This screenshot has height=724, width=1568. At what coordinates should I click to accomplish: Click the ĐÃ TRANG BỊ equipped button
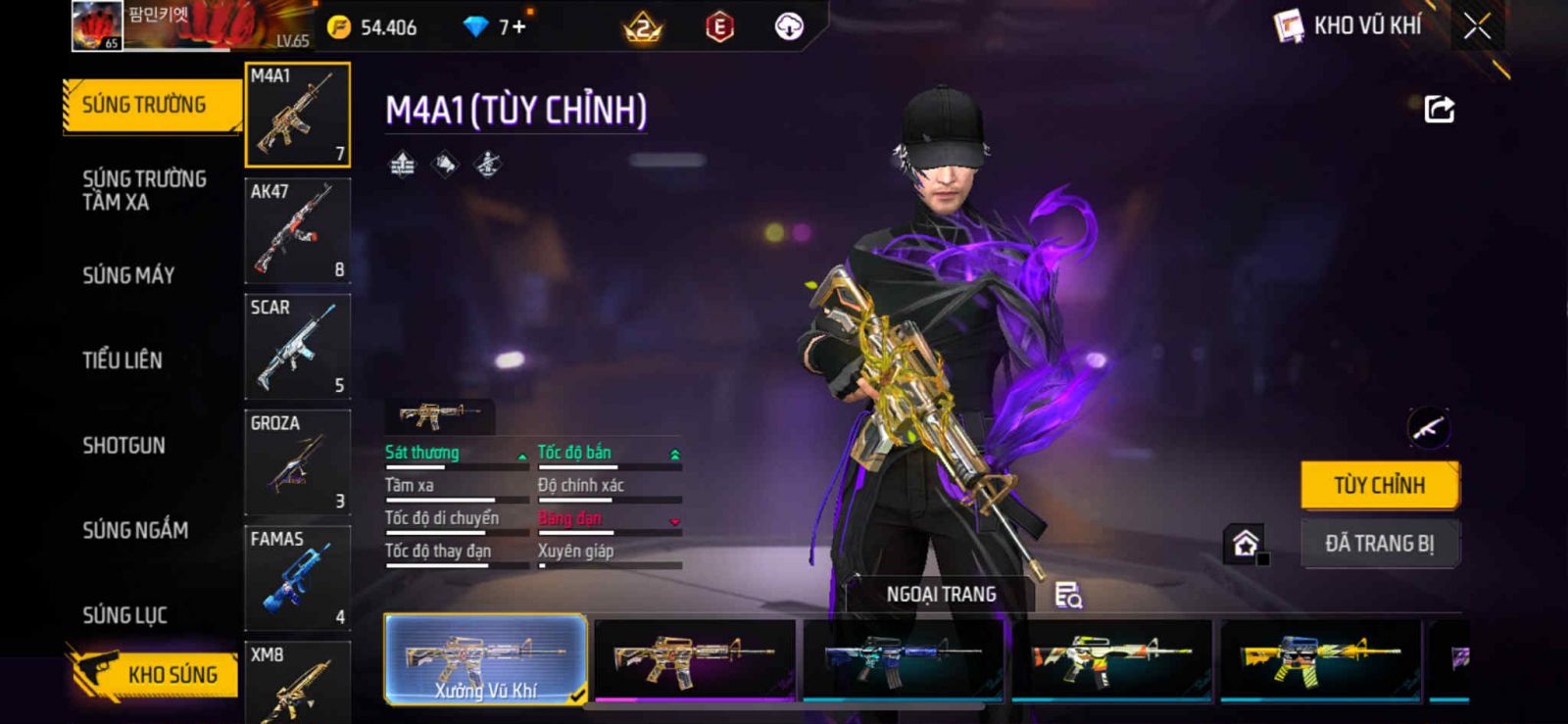tap(1379, 544)
